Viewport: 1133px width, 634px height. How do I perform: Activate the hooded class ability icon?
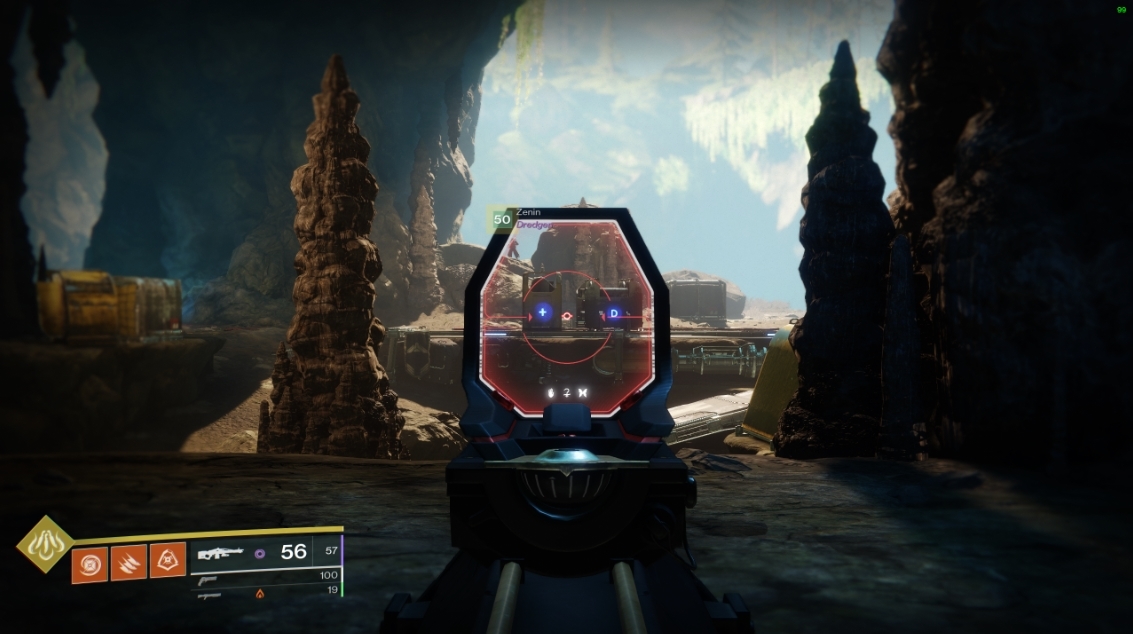tap(167, 562)
